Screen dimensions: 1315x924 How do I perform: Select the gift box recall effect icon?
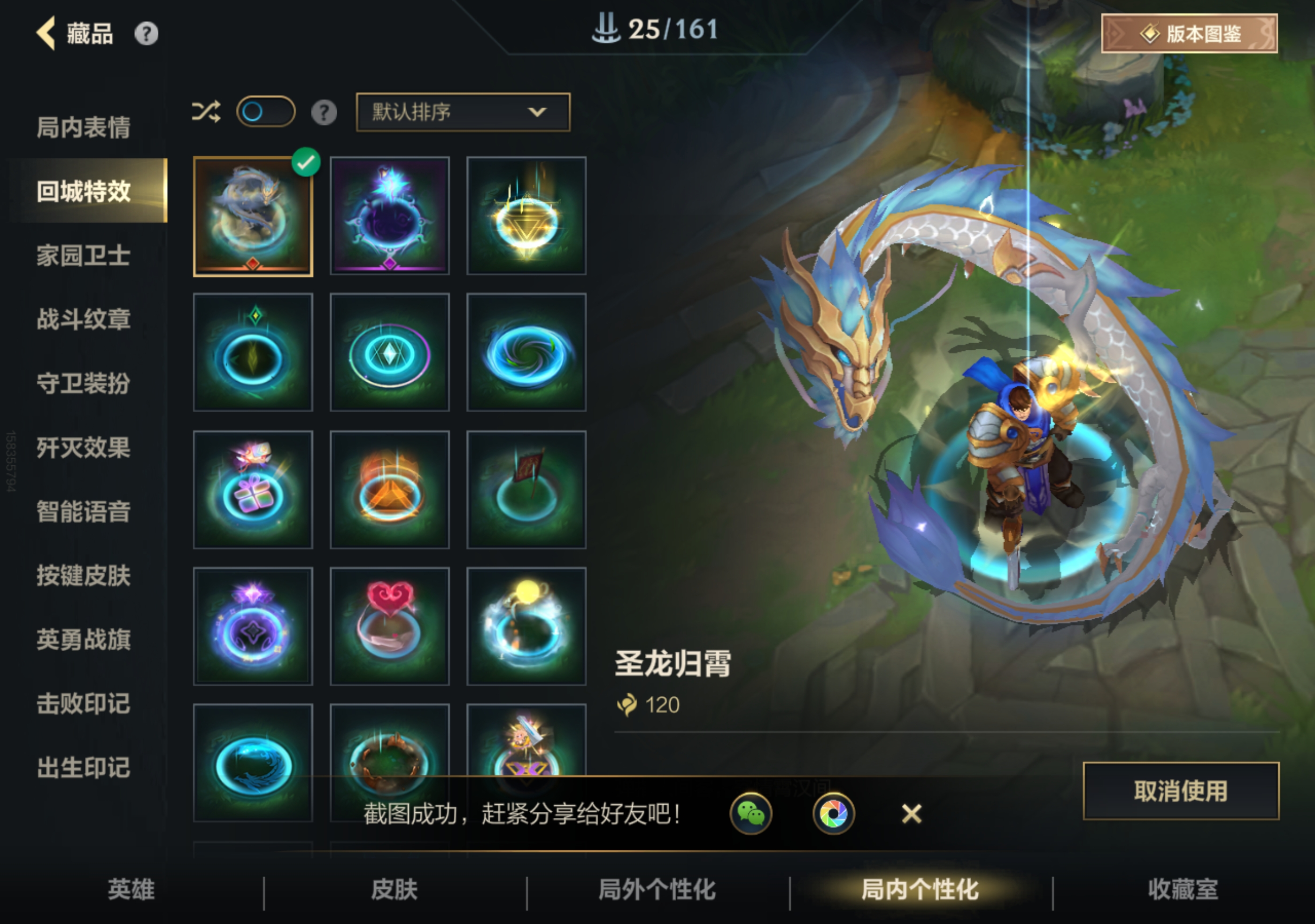coord(253,489)
